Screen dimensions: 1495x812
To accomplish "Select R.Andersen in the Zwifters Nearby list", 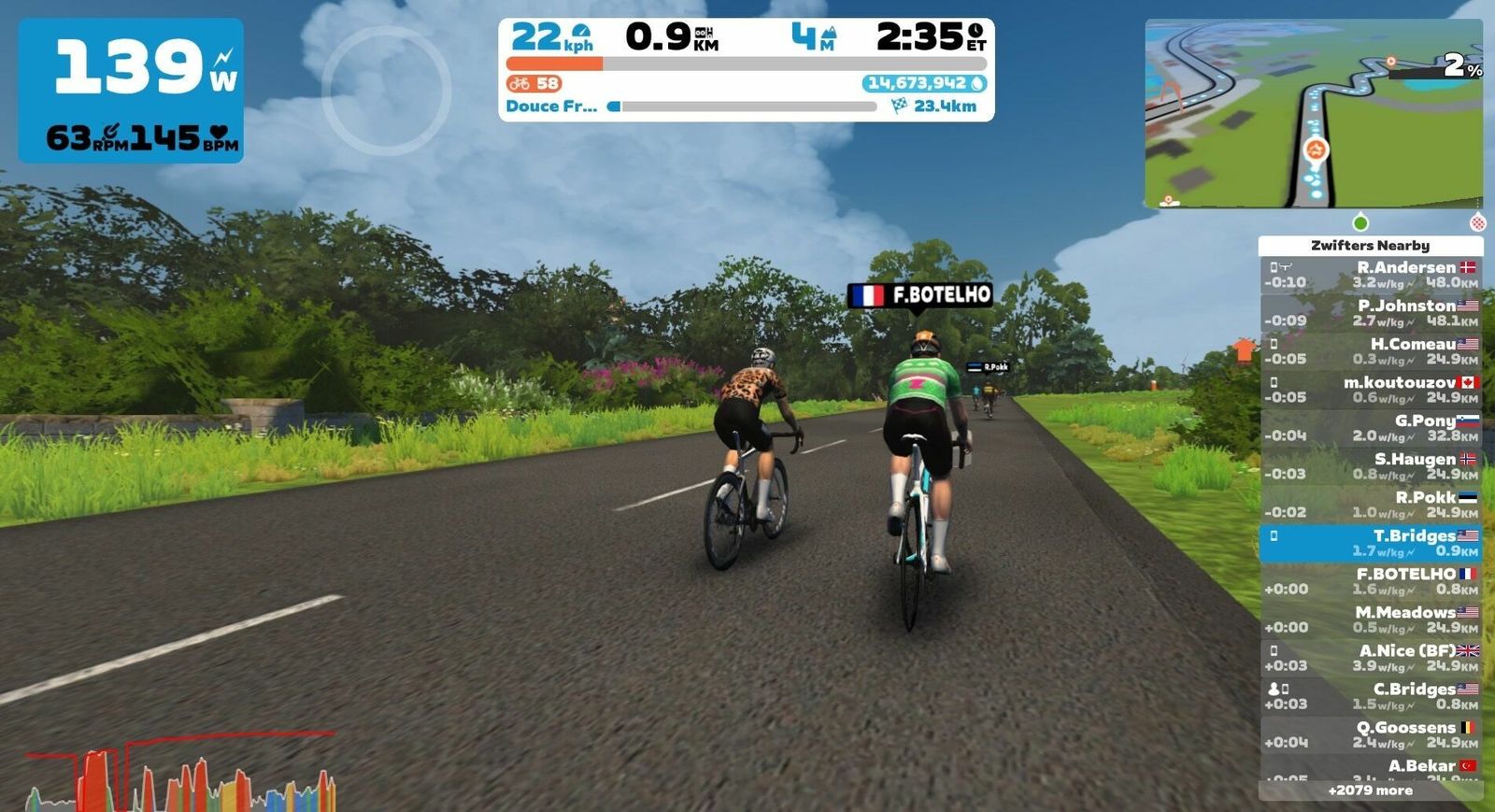I will [1370, 275].
